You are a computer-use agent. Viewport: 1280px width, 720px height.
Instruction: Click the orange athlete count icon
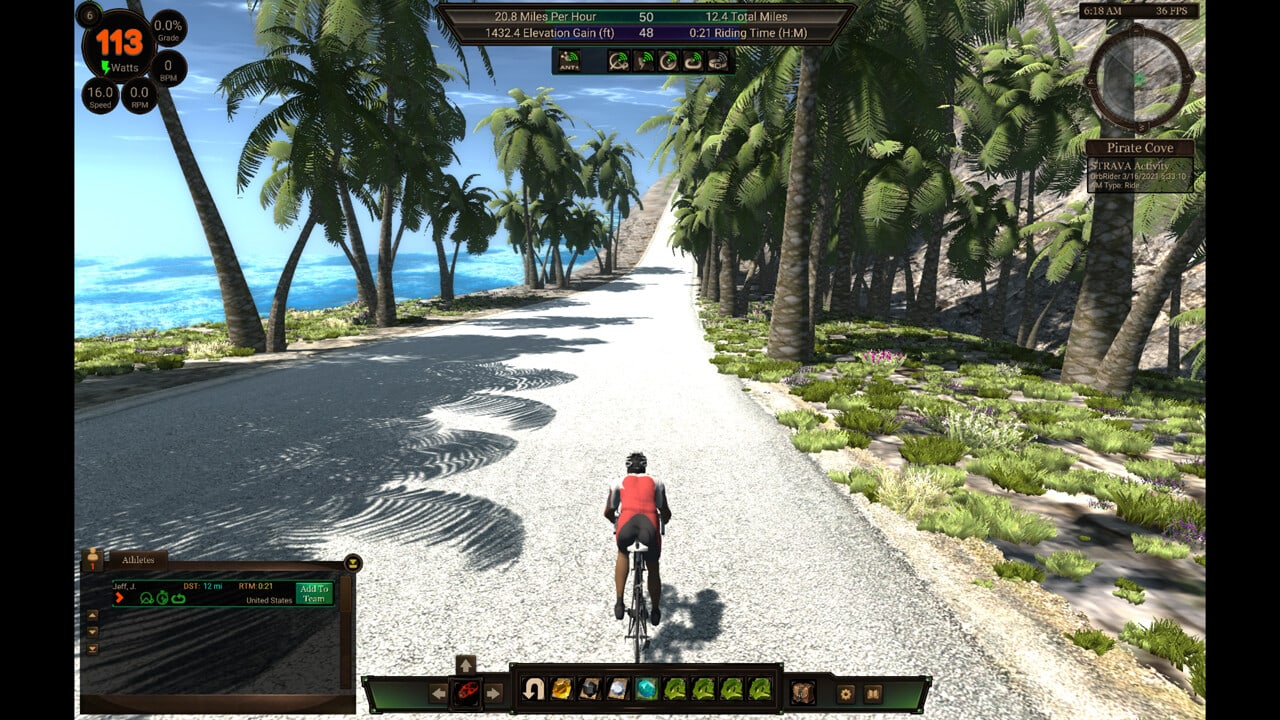[x=93, y=559]
